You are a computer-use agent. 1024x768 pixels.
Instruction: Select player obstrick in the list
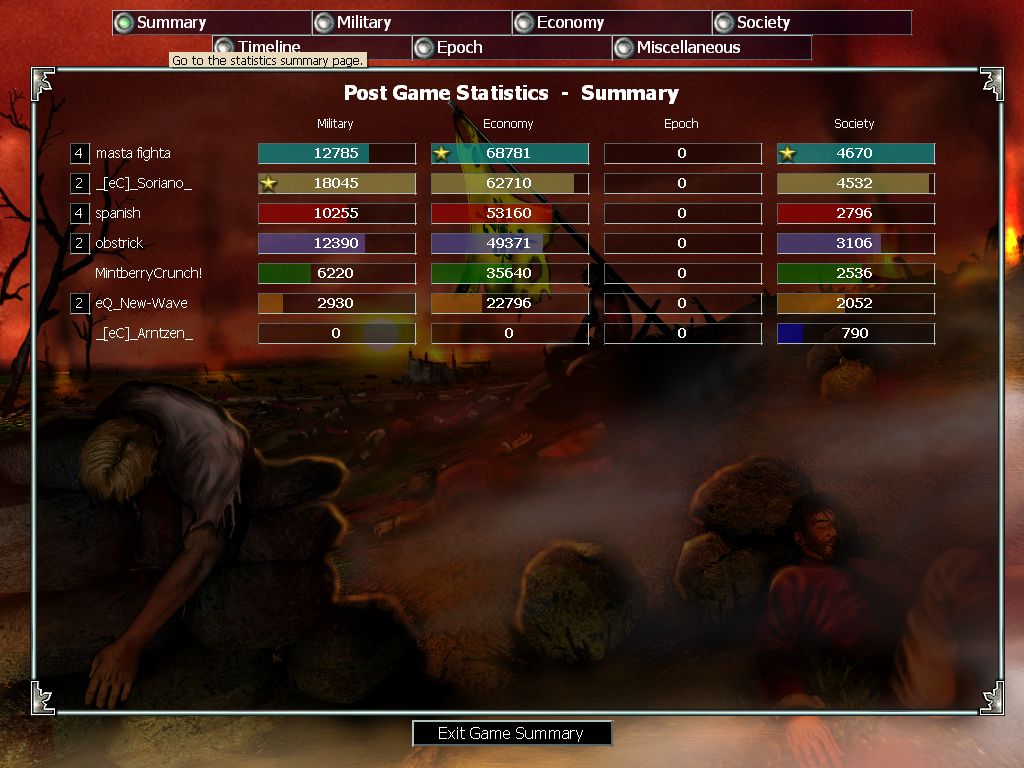coord(119,243)
